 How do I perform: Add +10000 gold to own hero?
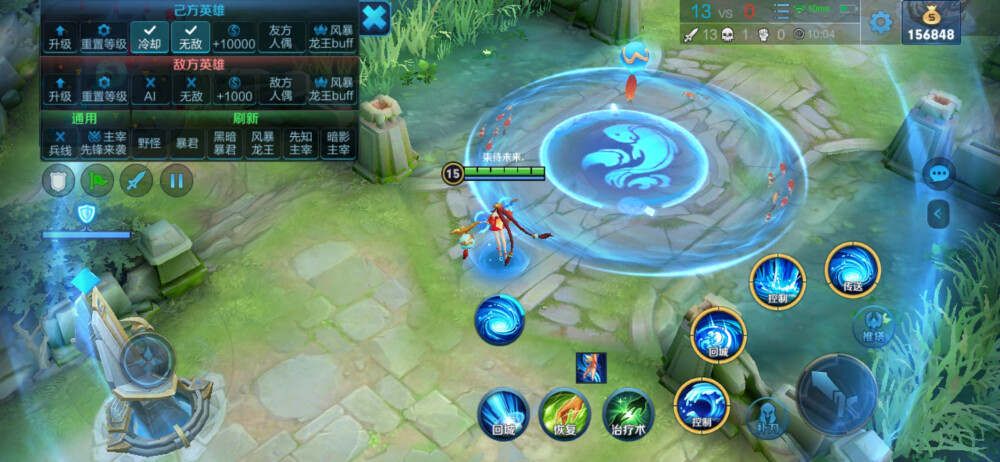pyautogui.click(x=233, y=37)
